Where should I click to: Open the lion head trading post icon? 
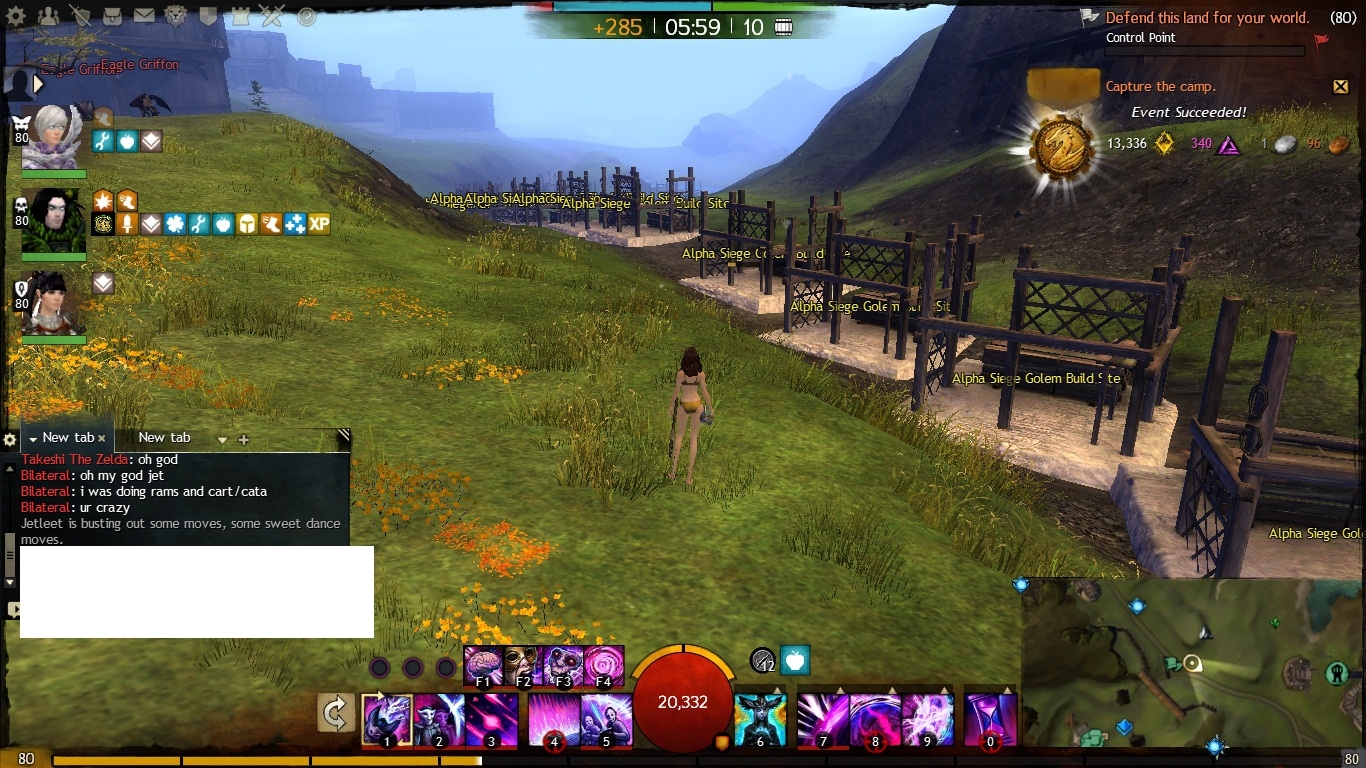[x=176, y=16]
